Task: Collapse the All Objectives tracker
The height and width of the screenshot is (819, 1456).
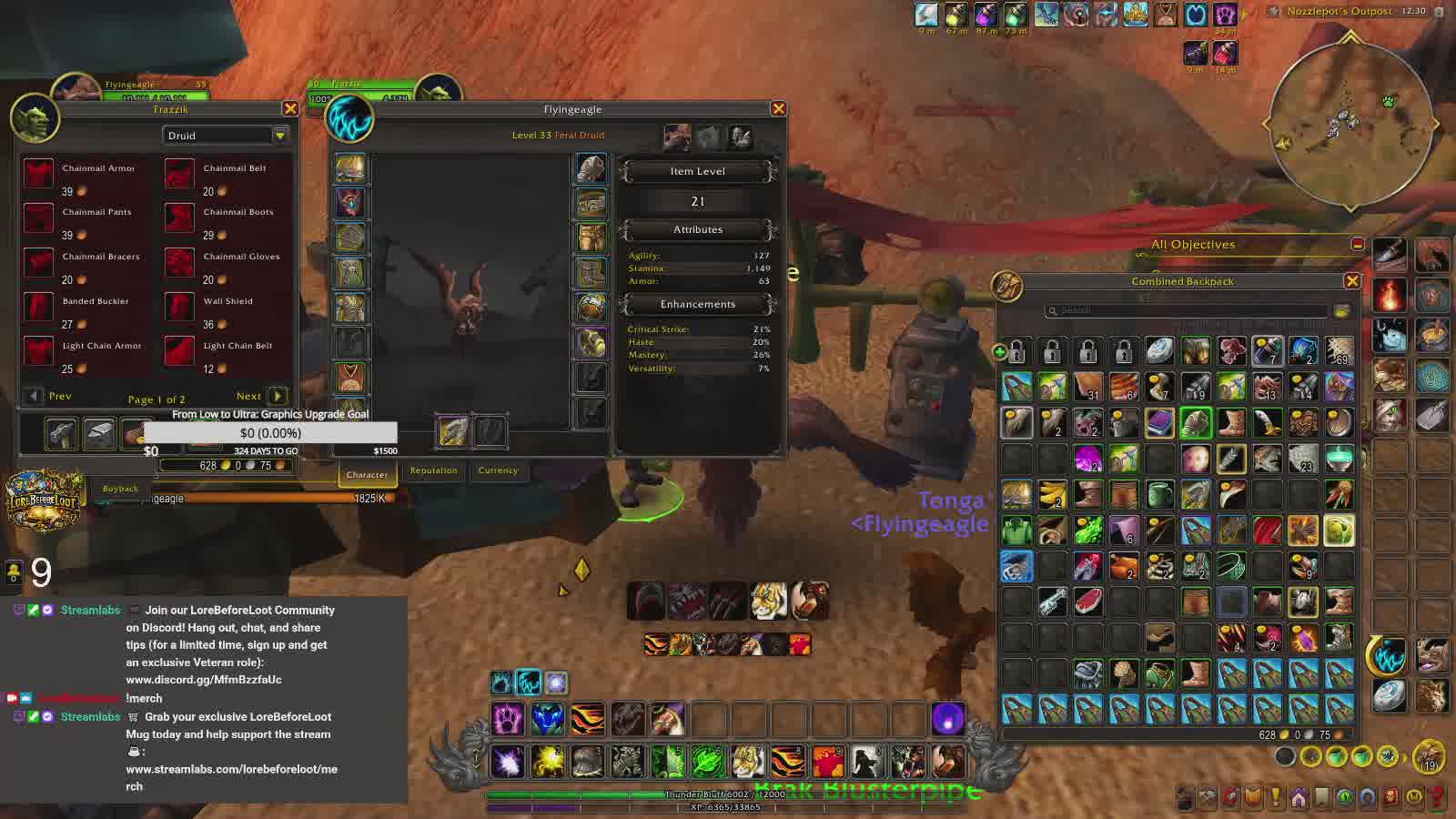Action: pos(1357,244)
